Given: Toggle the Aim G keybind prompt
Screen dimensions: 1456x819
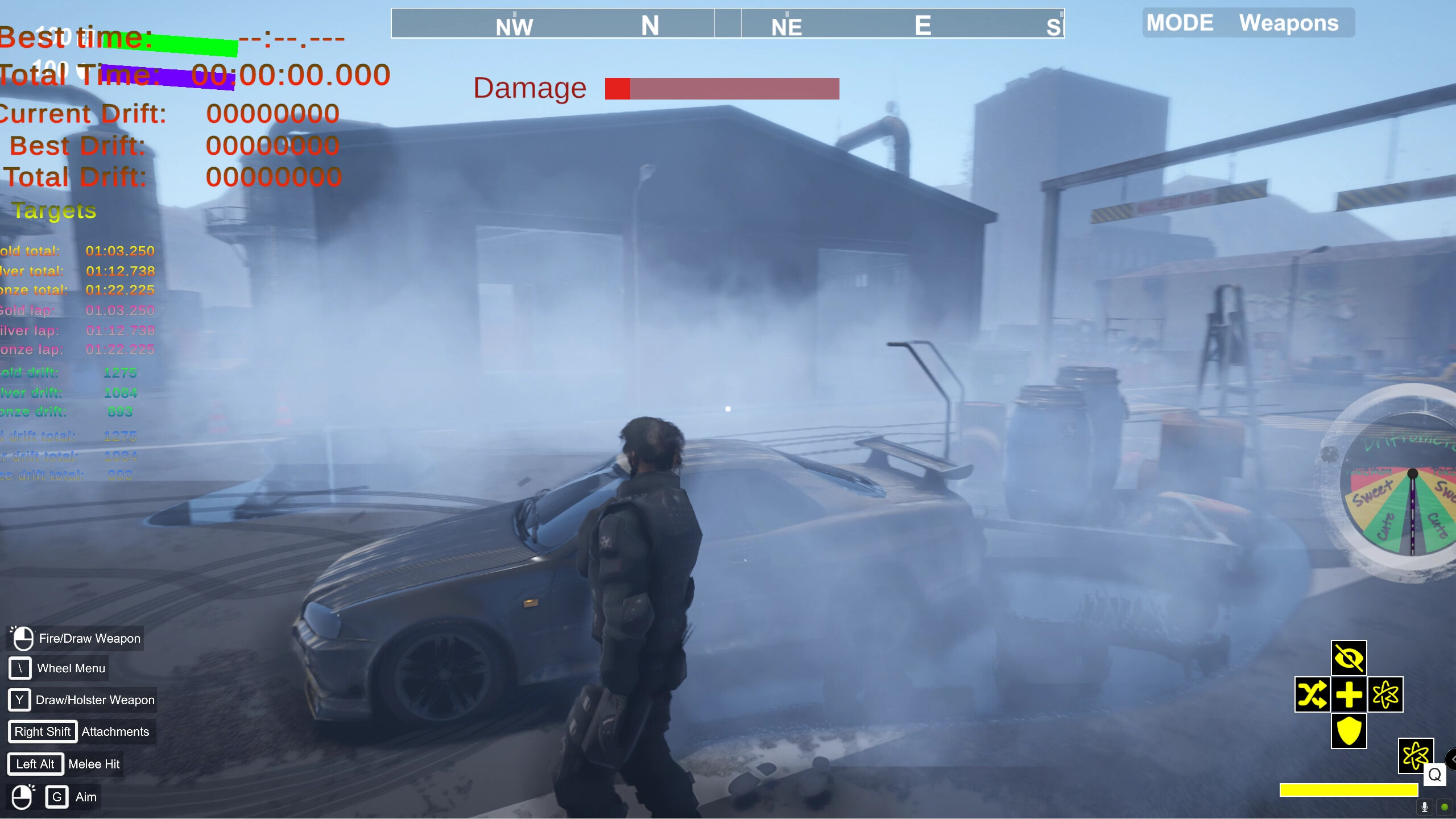Looking at the screenshot, I should [x=57, y=797].
